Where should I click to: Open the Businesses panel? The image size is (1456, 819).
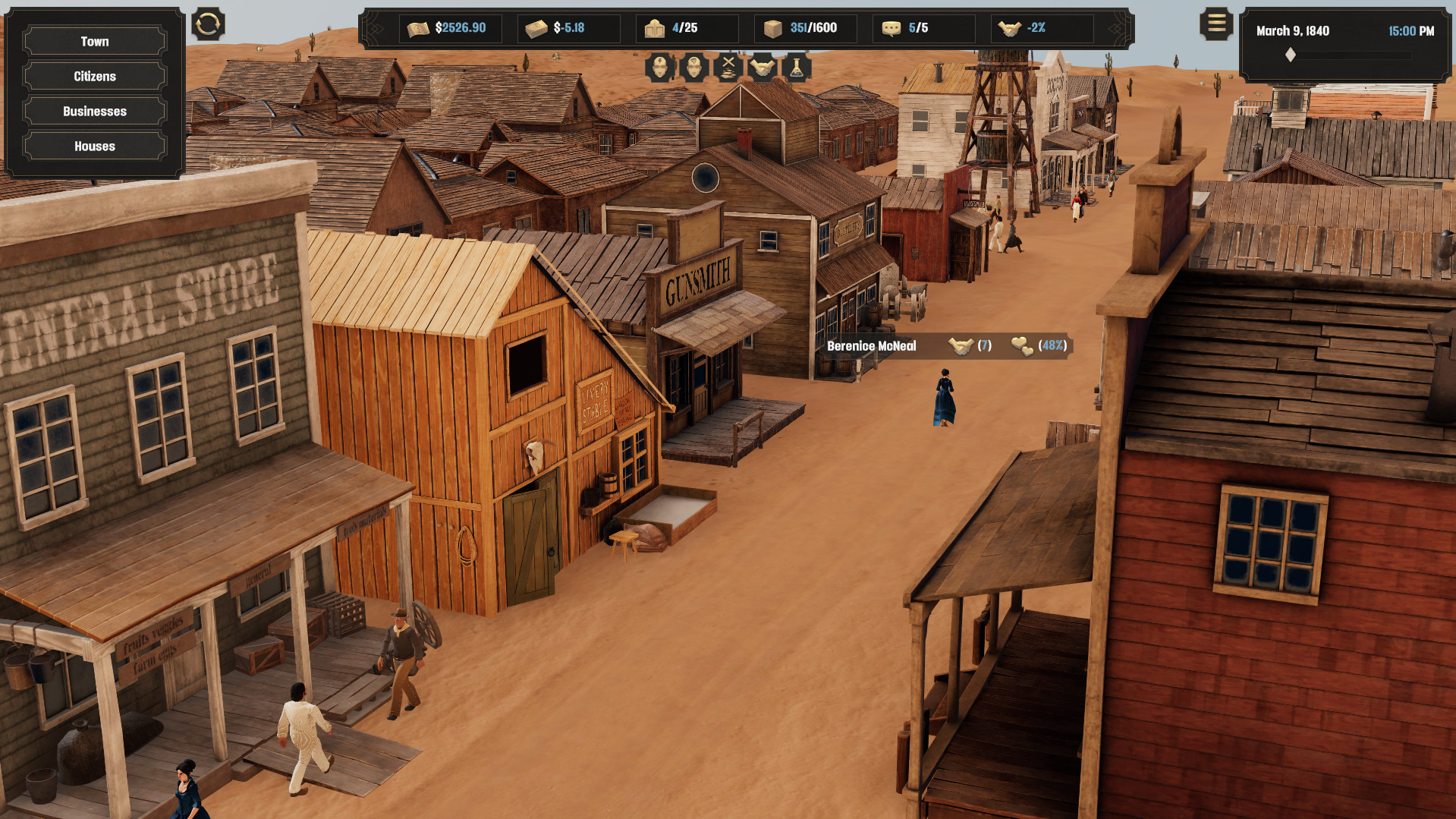[95, 112]
